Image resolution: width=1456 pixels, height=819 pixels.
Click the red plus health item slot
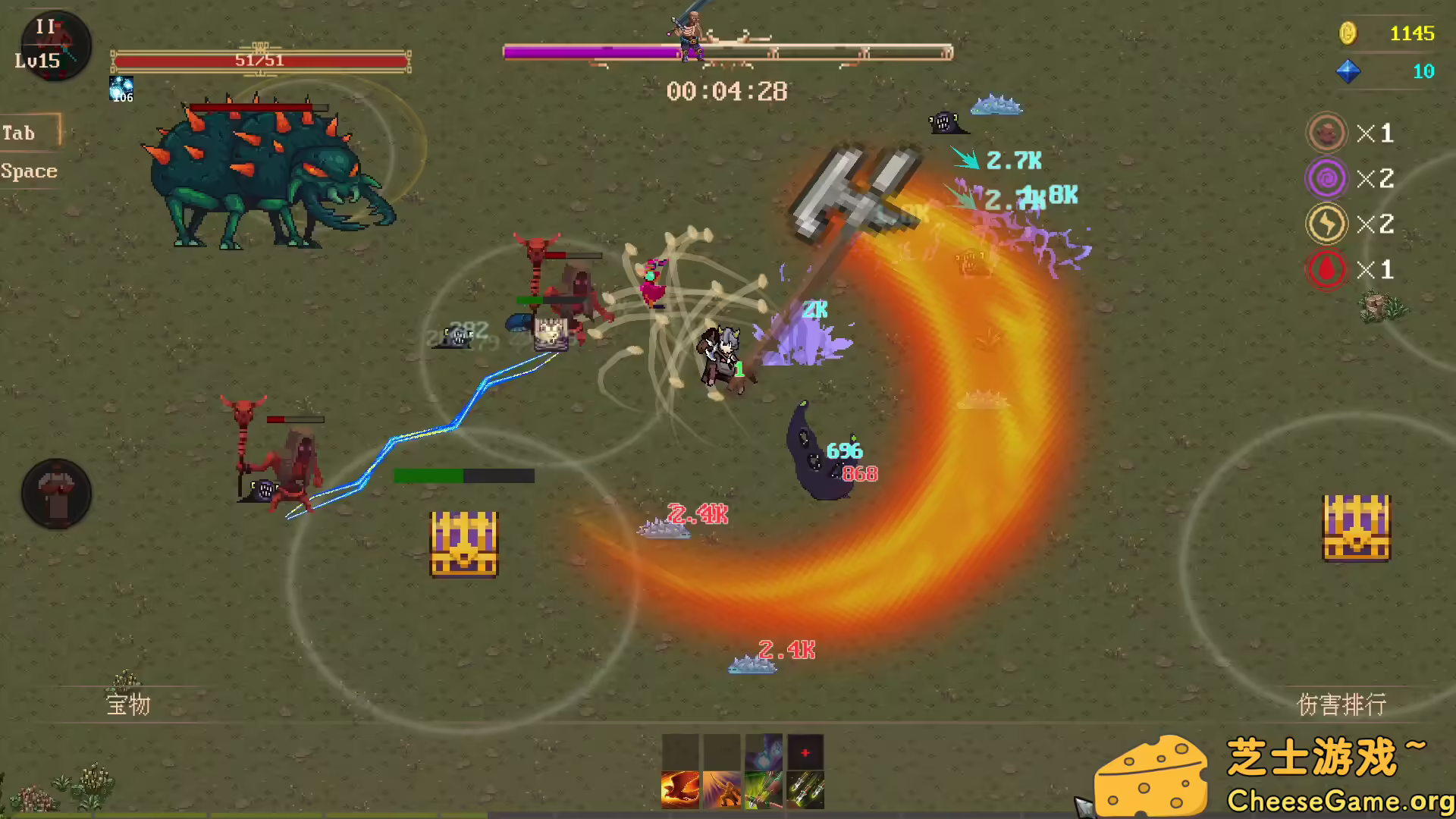pyautogui.click(x=805, y=752)
